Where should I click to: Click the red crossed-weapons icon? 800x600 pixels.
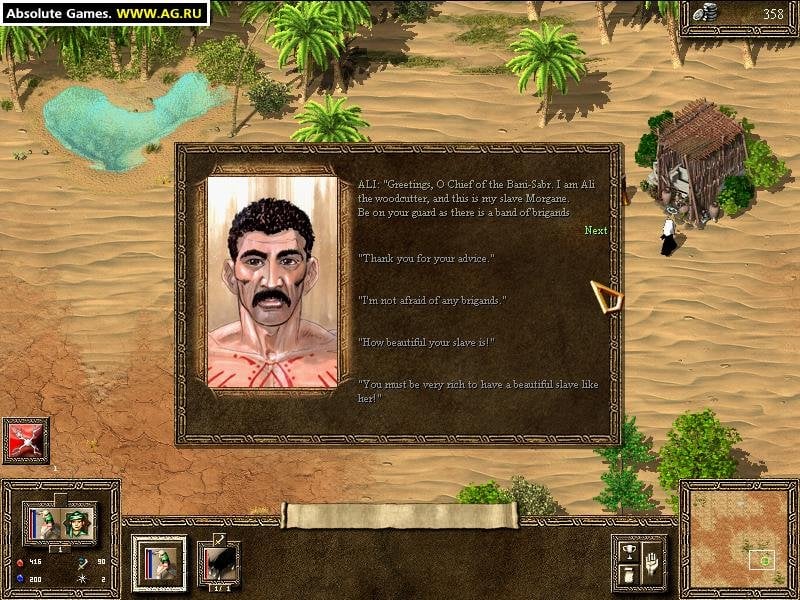(x=26, y=440)
